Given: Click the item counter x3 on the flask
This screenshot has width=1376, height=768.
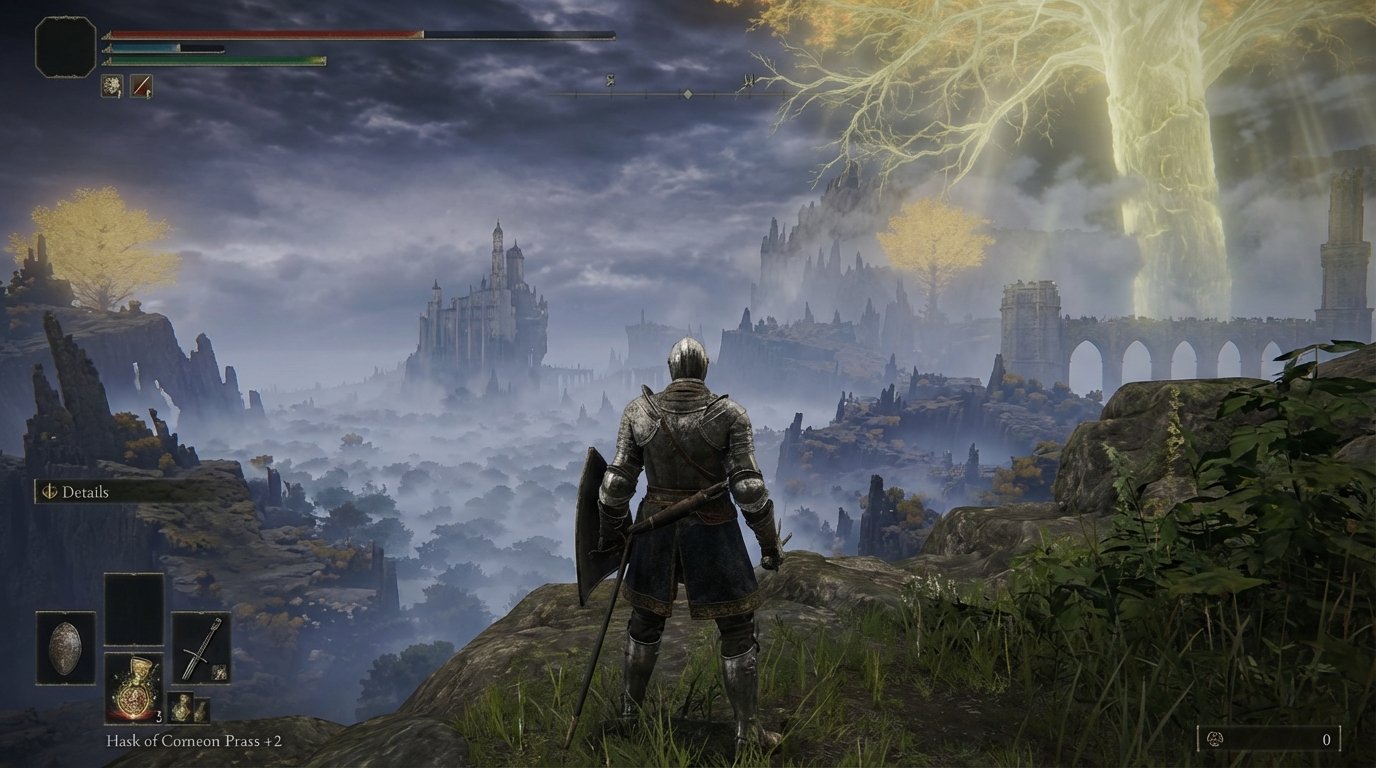Looking at the screenshot, I should tap(159, 716).
